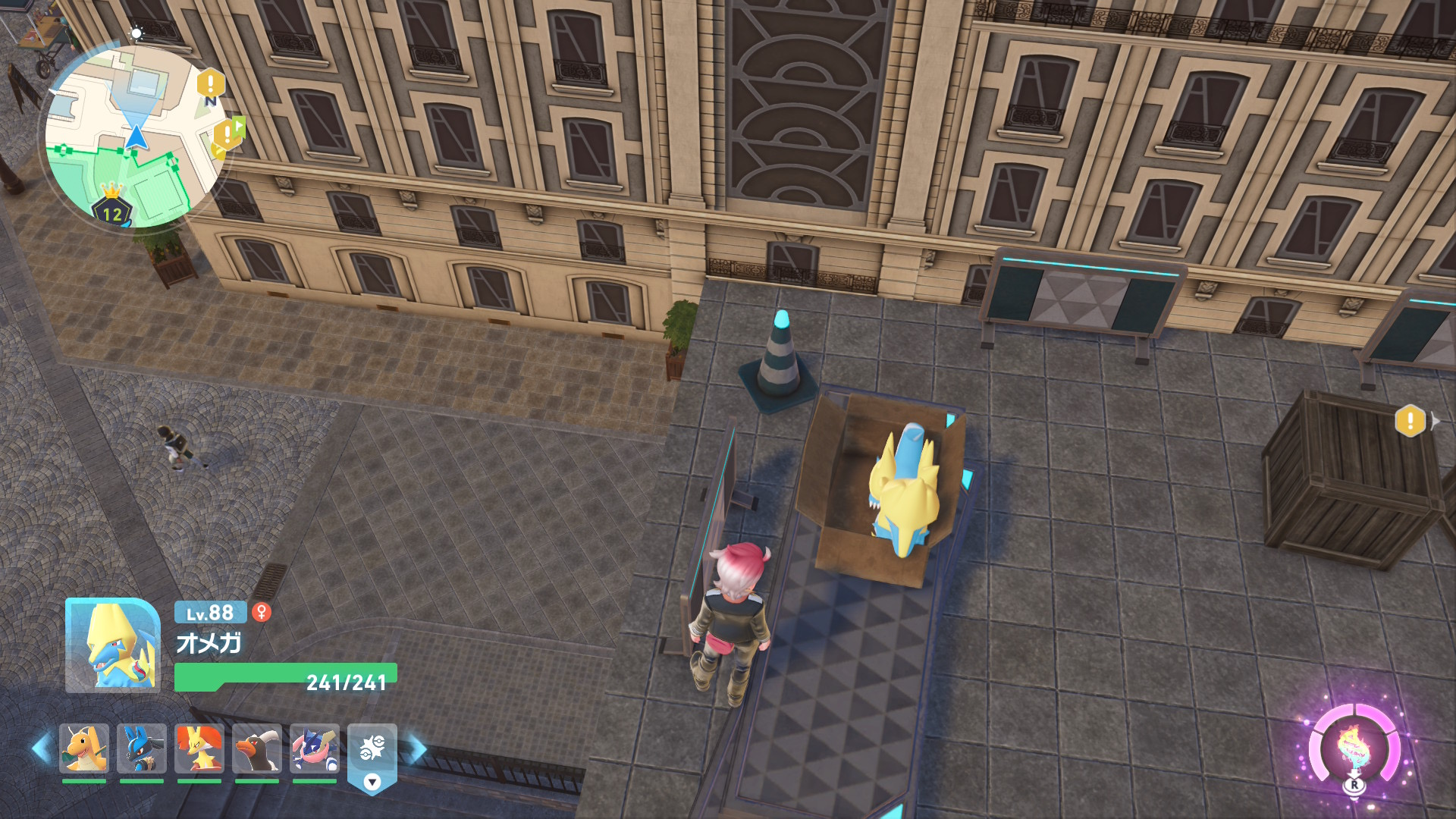Open the circular city minimap
Viewport: 1456px width, 819px height.
135,136
